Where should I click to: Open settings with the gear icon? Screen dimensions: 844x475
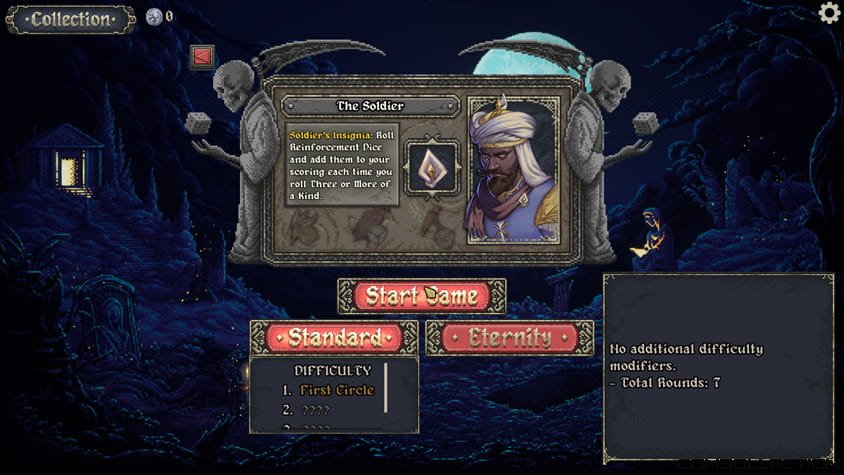tap(829, 13)
